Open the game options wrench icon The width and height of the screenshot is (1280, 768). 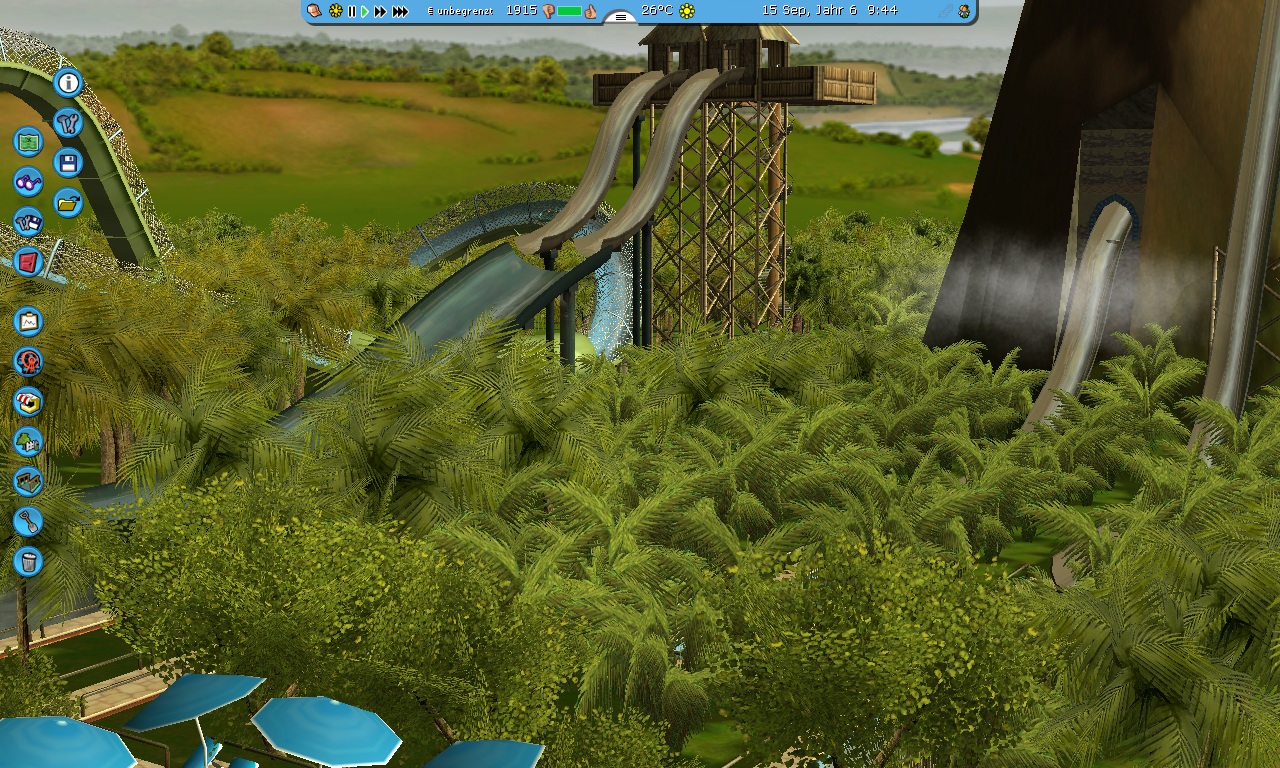tap(68, 123)
